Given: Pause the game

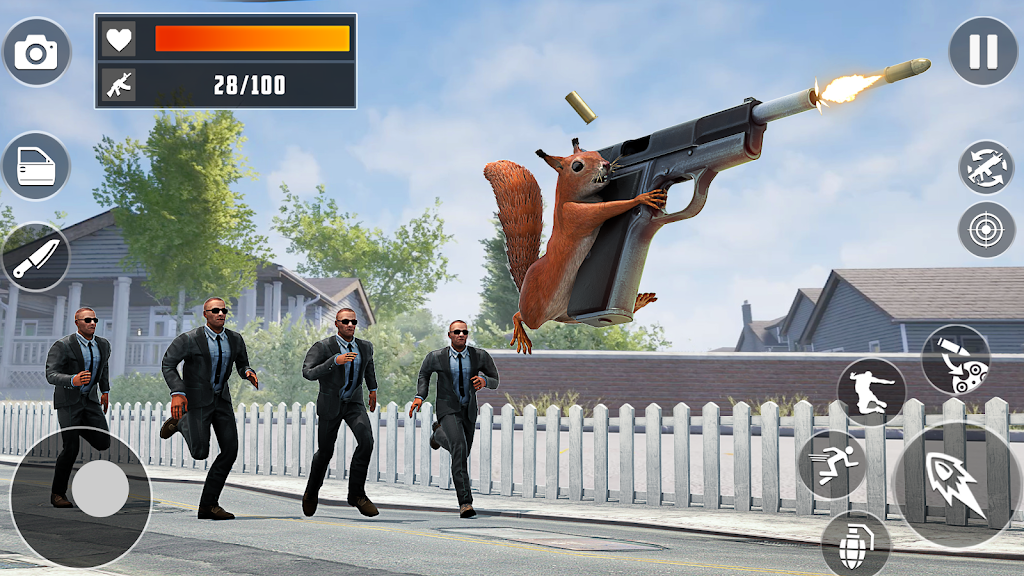Looking at the screenshot, I should [983, 51].
